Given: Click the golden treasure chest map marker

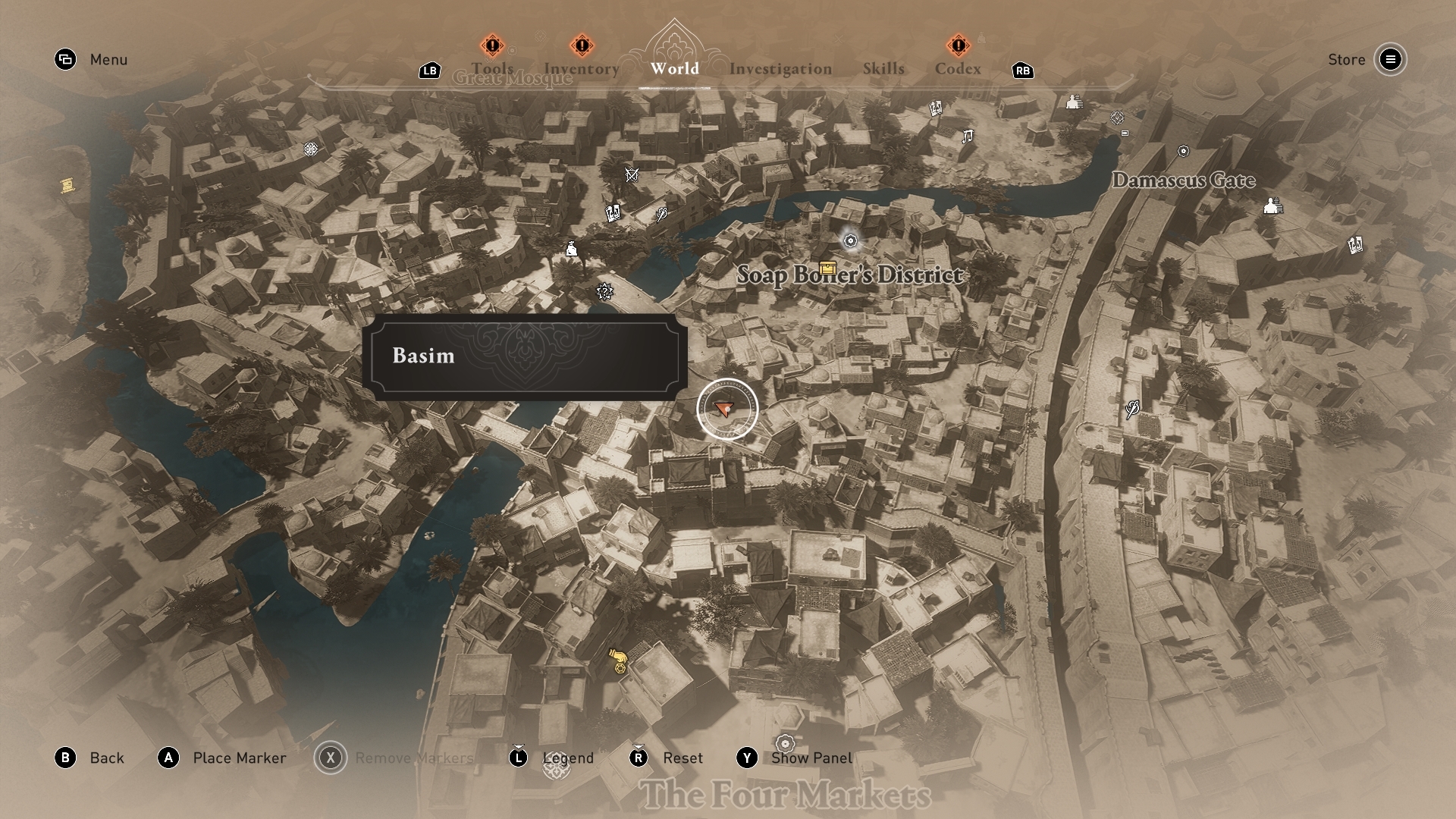Looking at the screenshot, I should tap(827, 268).
